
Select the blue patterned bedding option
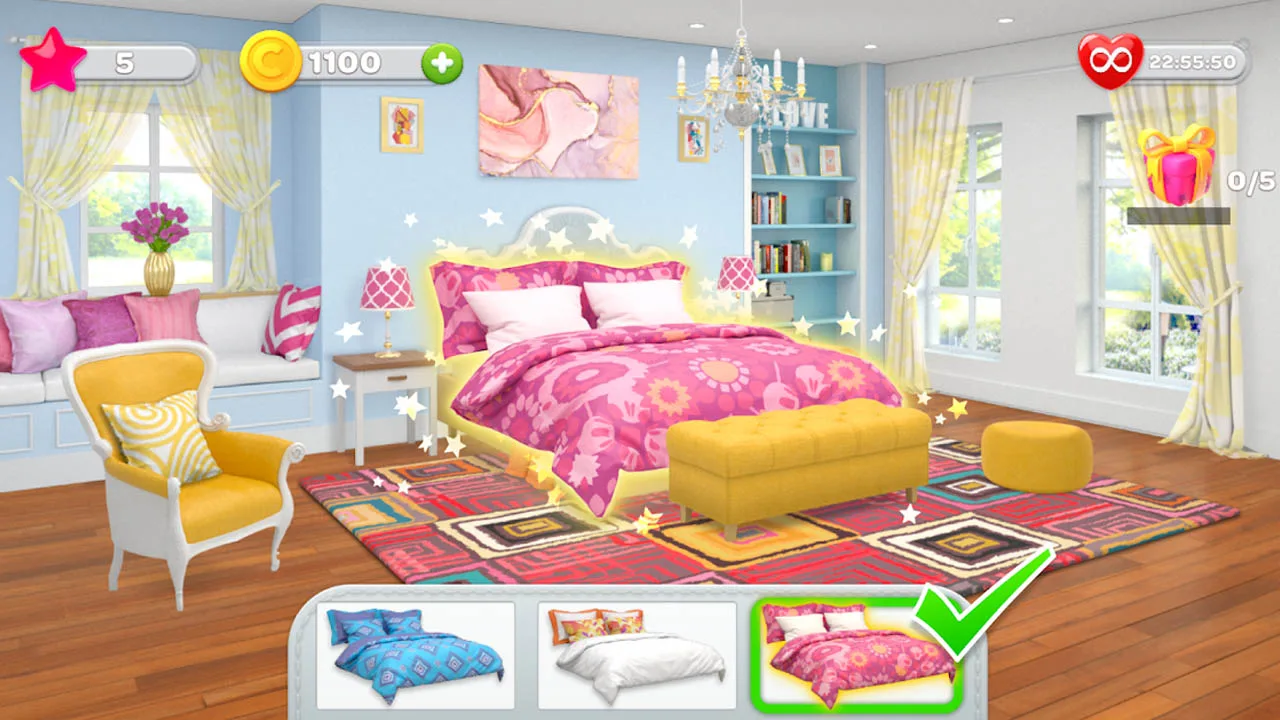(415, 655)
